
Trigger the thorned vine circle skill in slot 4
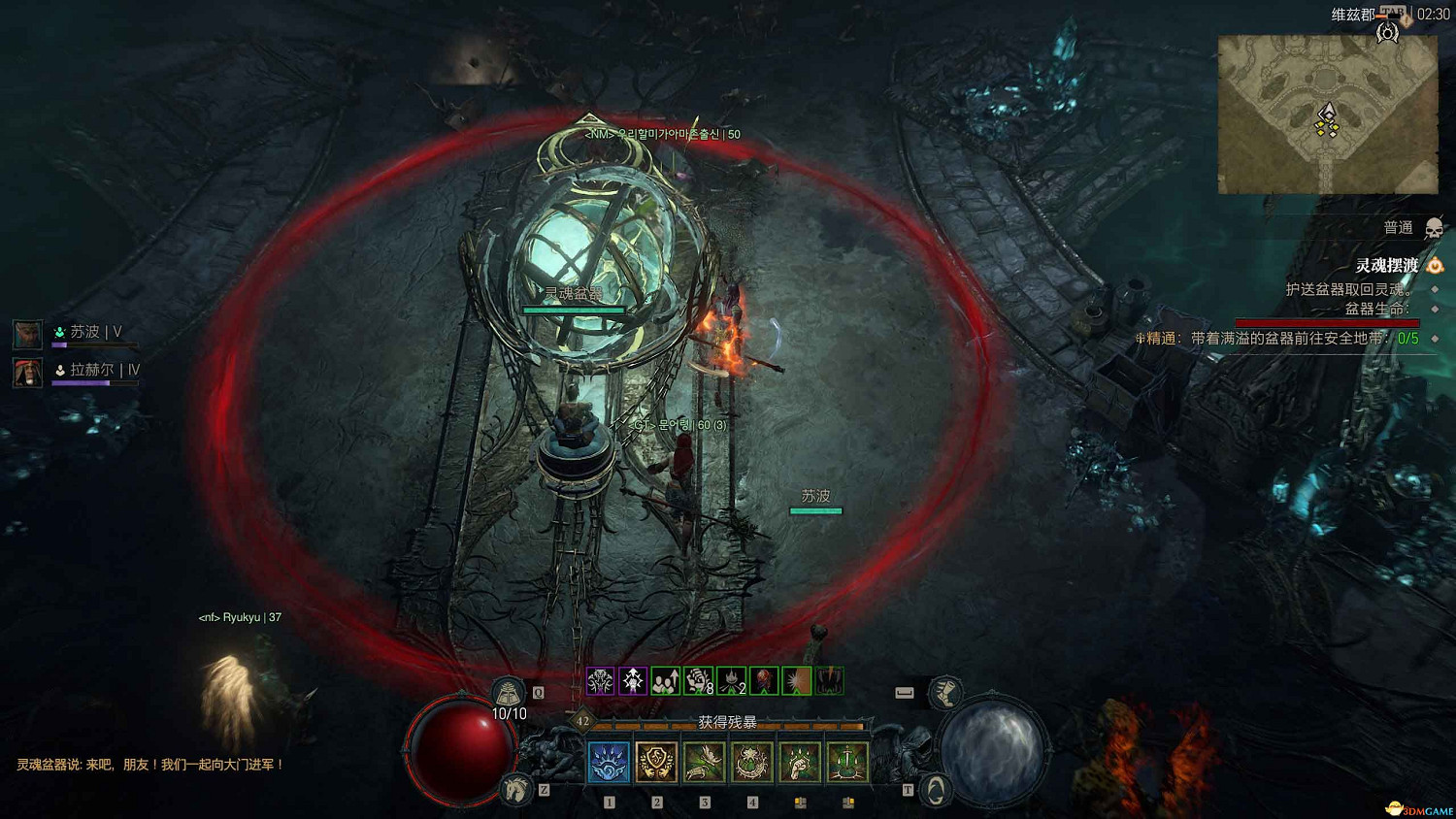pyautogui.click(x=751, y=762)
